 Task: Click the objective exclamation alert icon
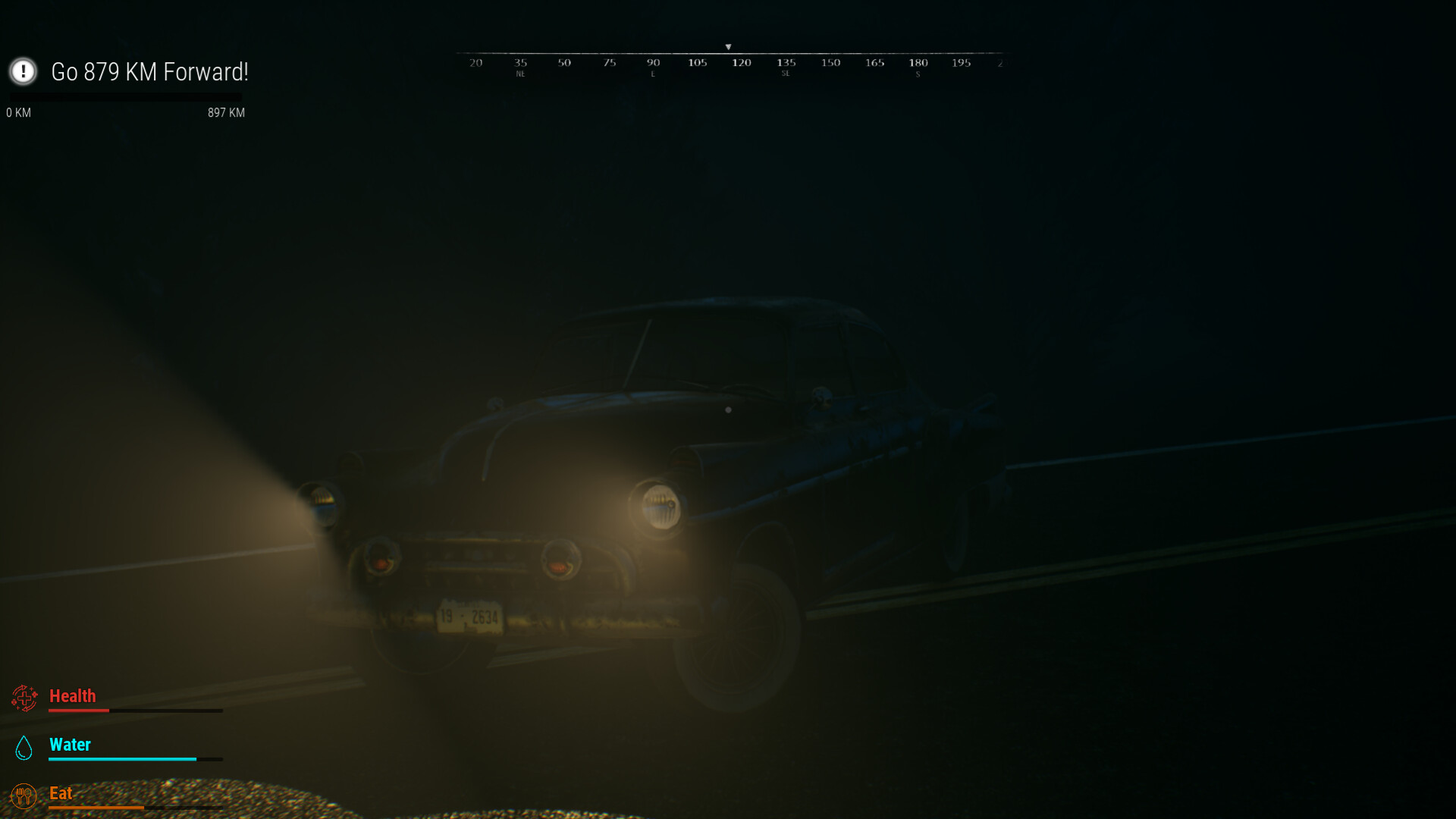pos(24,73)
